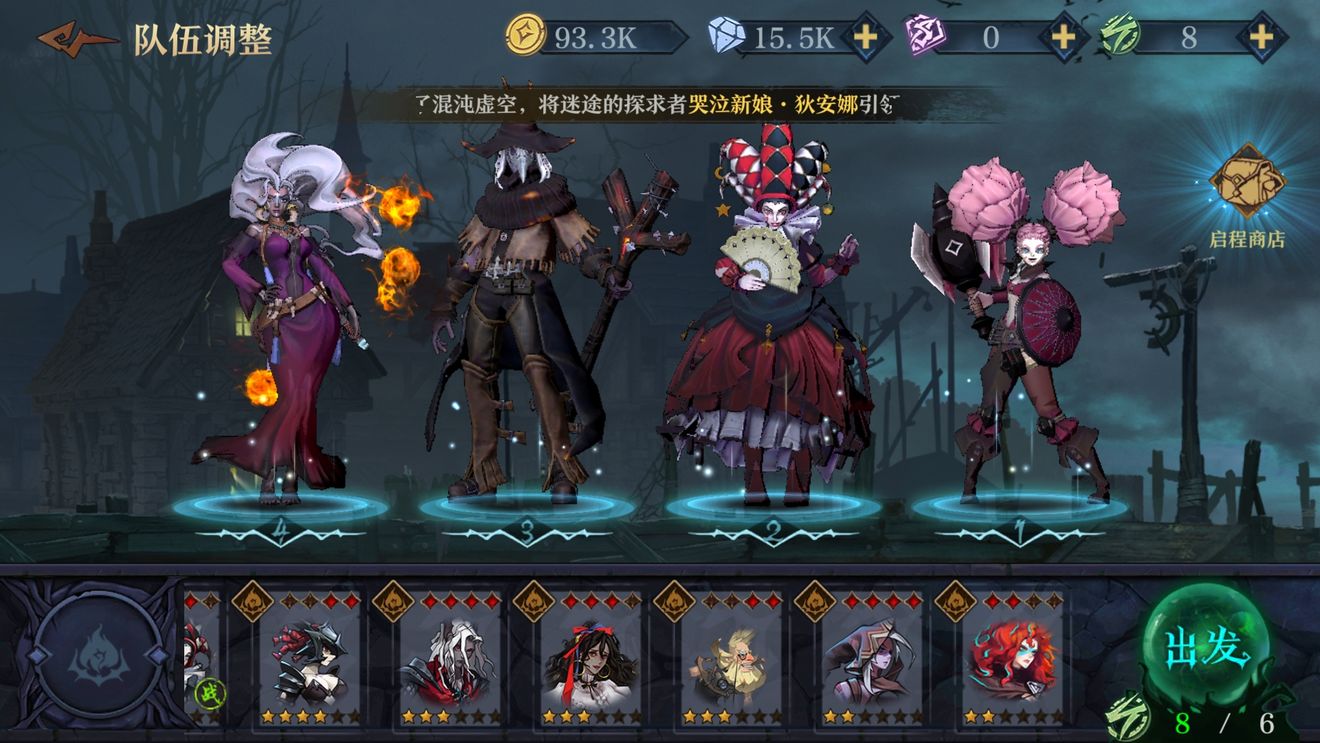Go back with the arrow button
The width and height of the screenshot is (1320, 743).
76,39
